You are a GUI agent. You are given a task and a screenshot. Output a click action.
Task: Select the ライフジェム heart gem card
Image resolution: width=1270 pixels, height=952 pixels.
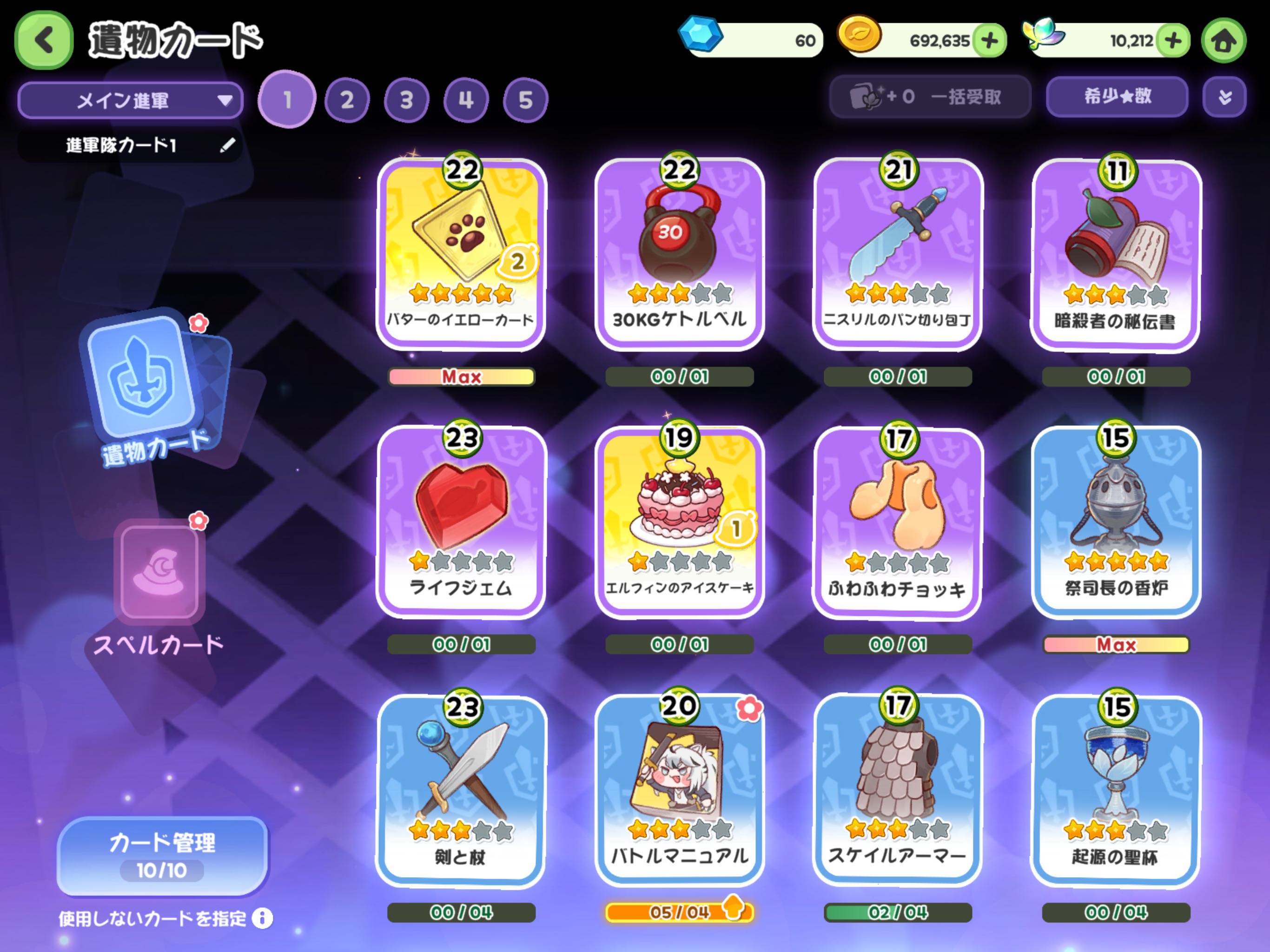(x=461, y=521)
